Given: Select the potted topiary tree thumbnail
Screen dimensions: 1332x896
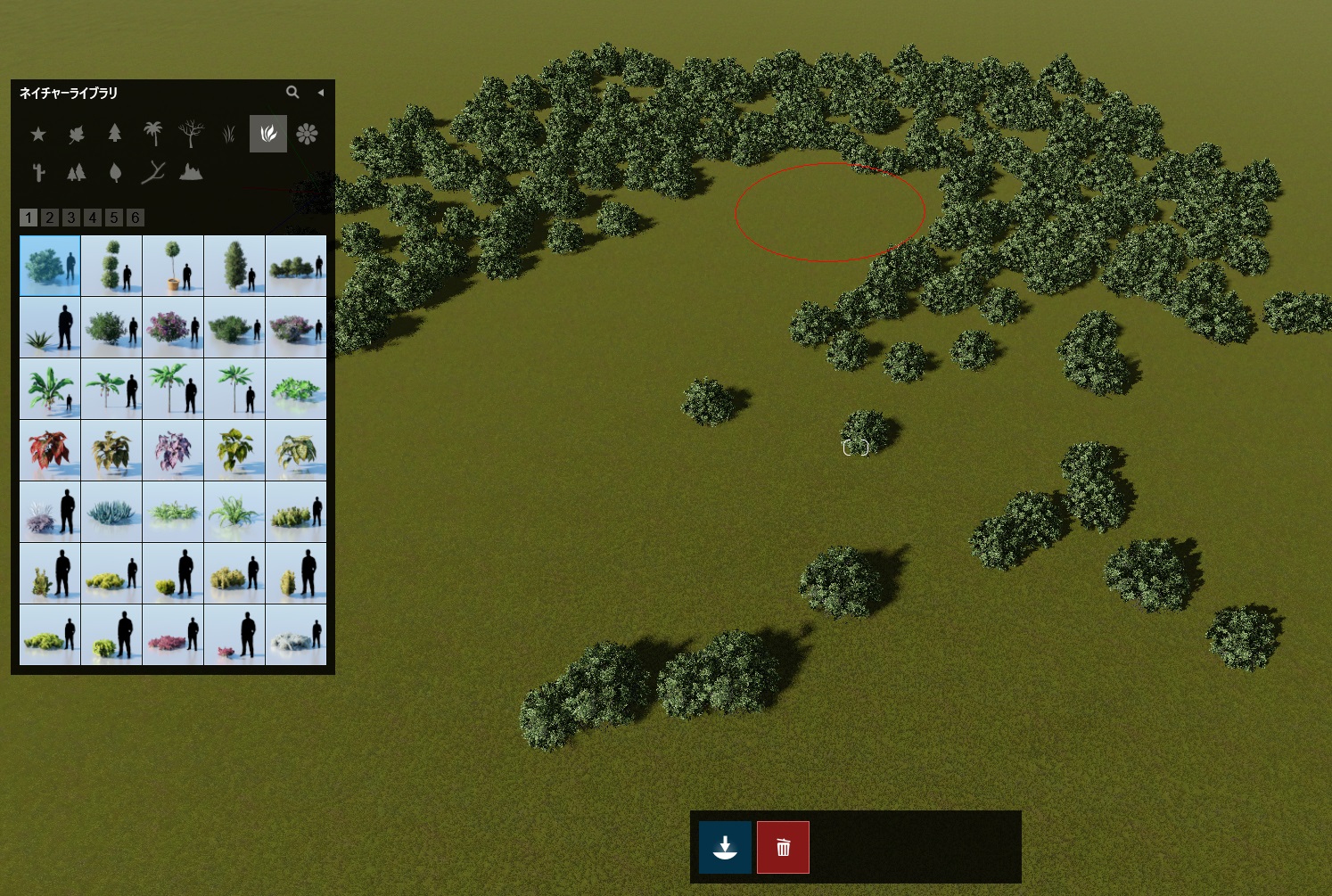Looking at the screenshot, I should [173, 266].
